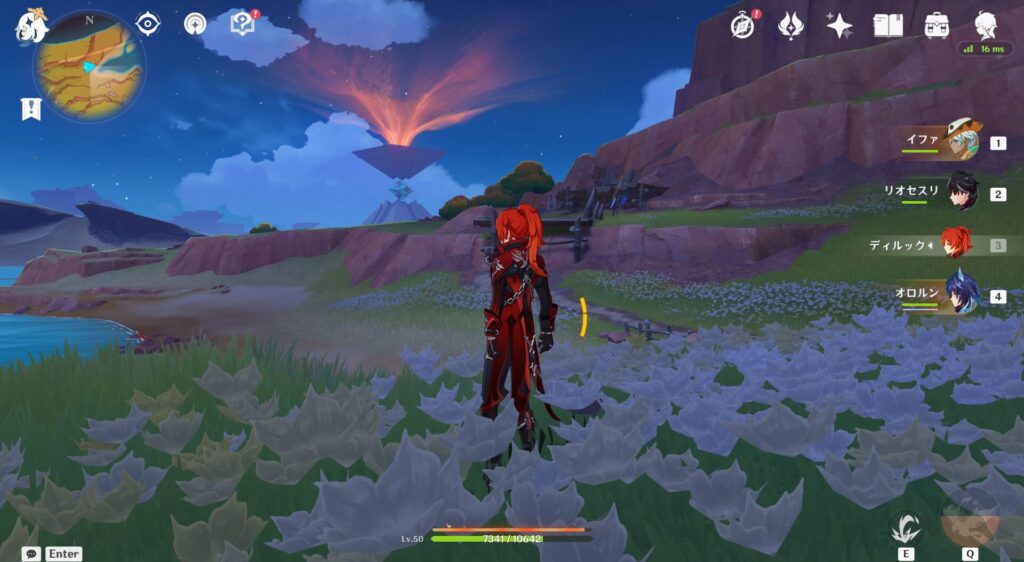The height and width of the screenshot is (562, 1024).
Task: Open the events compass icon
Action: click(742, 25)
